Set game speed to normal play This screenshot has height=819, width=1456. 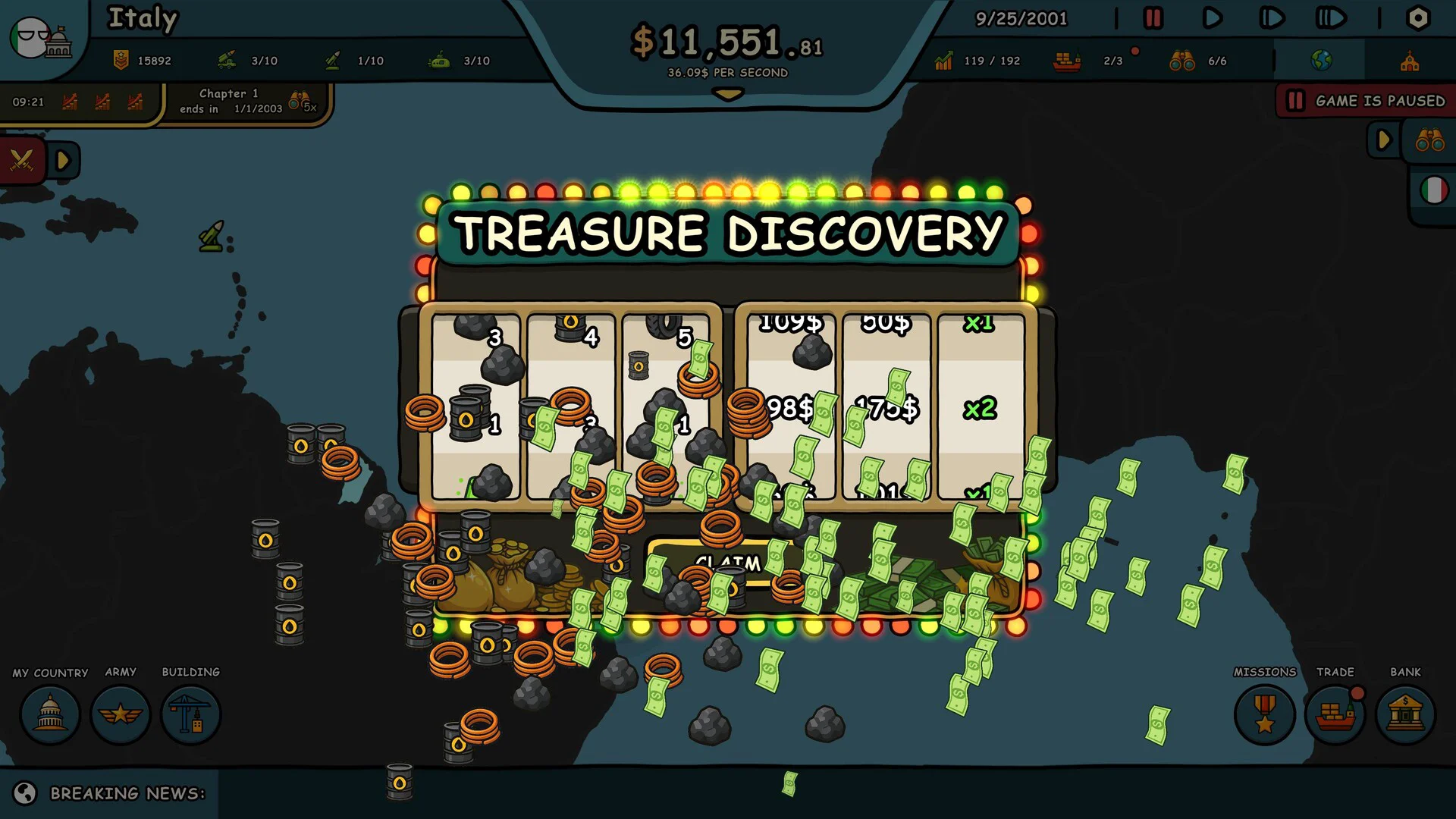[x=1212, y=18]
